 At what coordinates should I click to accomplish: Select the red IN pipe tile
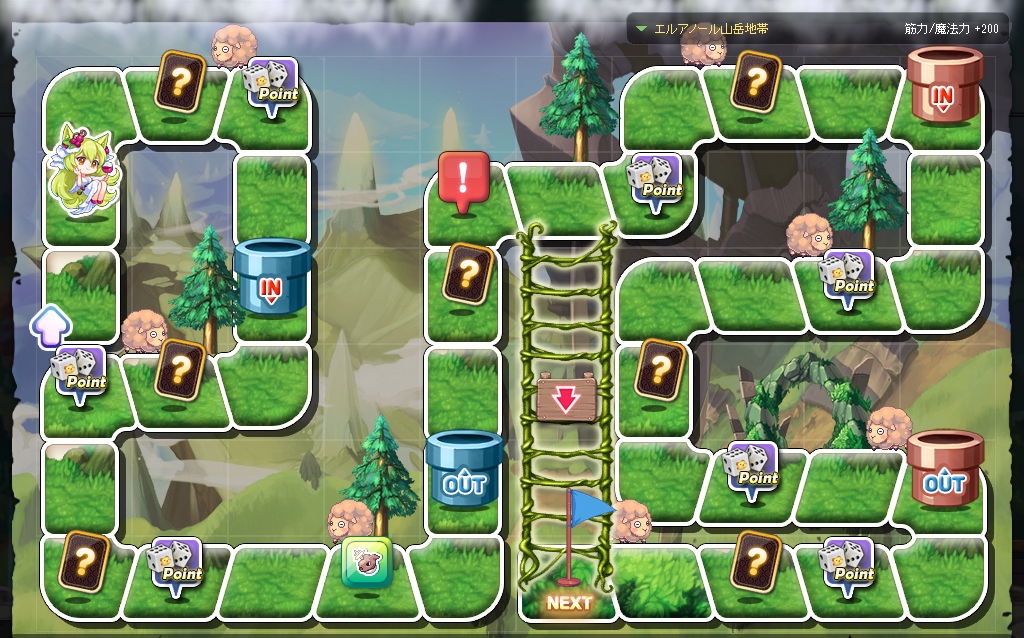944,86
